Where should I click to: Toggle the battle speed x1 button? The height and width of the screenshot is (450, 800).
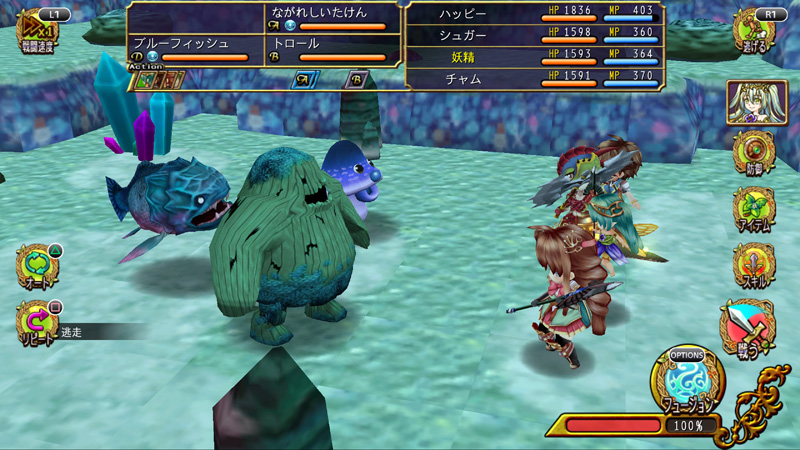(37, 29)
